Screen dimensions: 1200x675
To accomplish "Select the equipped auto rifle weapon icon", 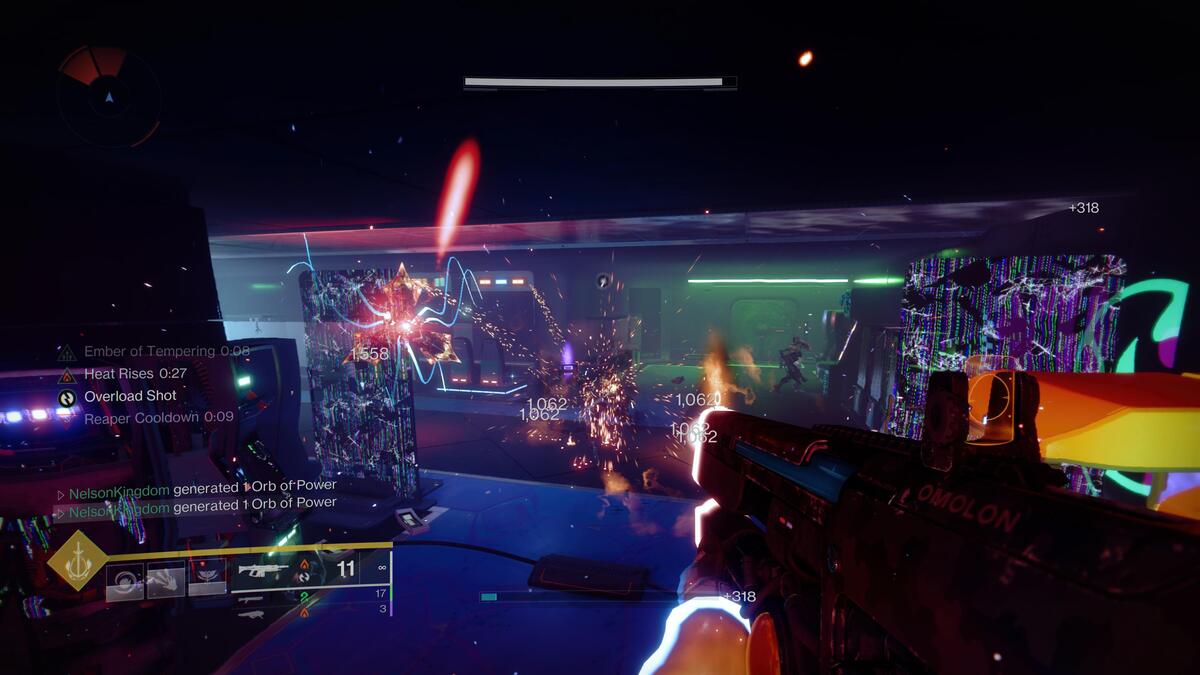I will [x=264, y=570].
